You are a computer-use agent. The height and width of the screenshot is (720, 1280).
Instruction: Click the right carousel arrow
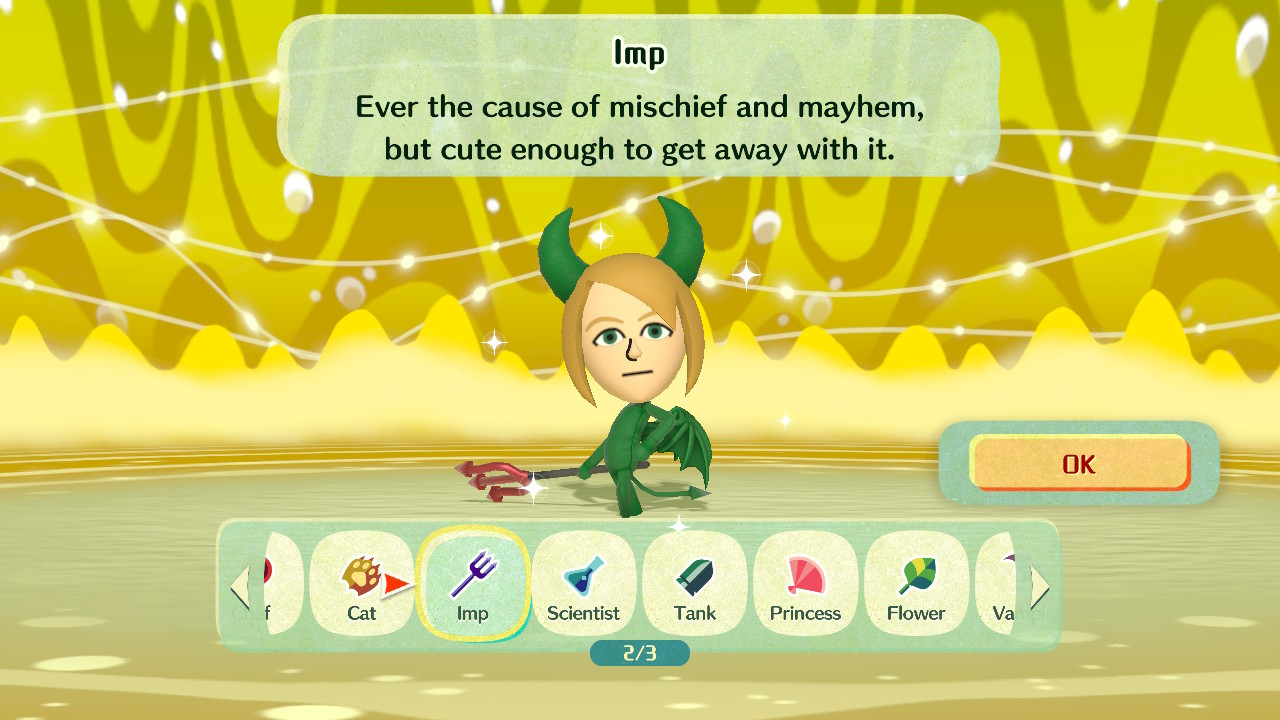pyautogui.click(x=1039, y=587)
